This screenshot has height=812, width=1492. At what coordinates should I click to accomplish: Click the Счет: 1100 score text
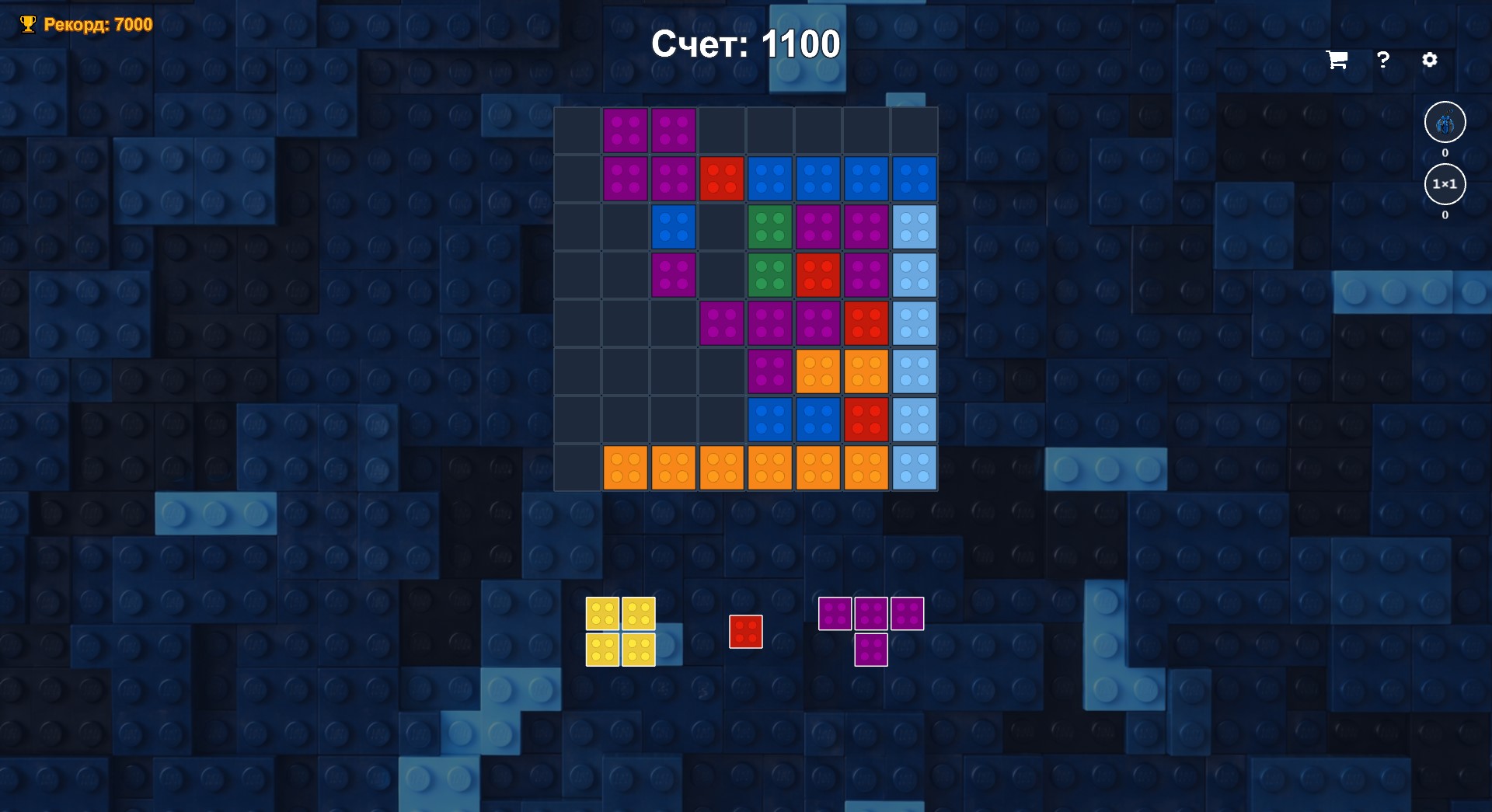coord(745,44)
